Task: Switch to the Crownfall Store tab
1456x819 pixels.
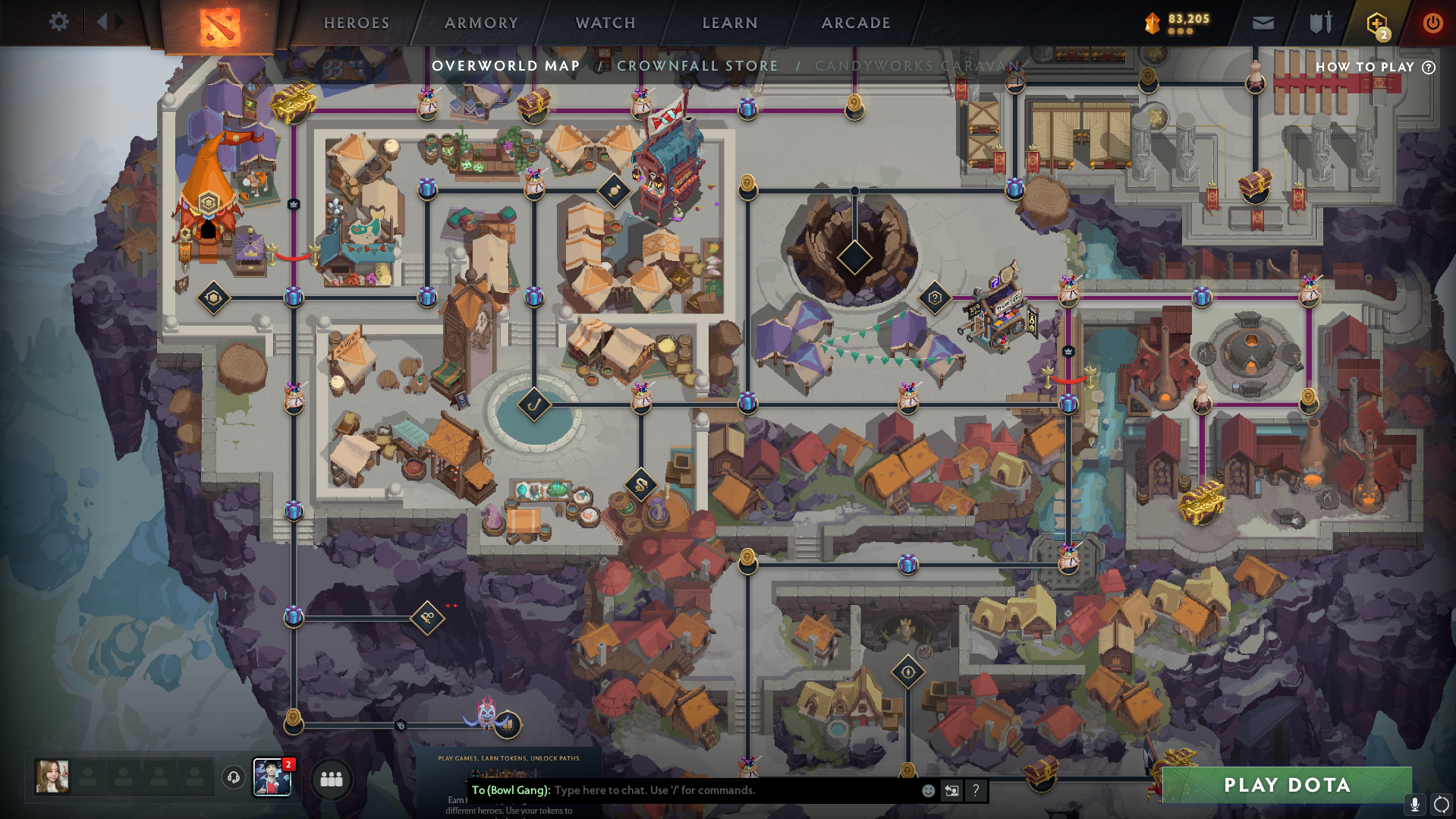Action: click(x=697, y=66)
